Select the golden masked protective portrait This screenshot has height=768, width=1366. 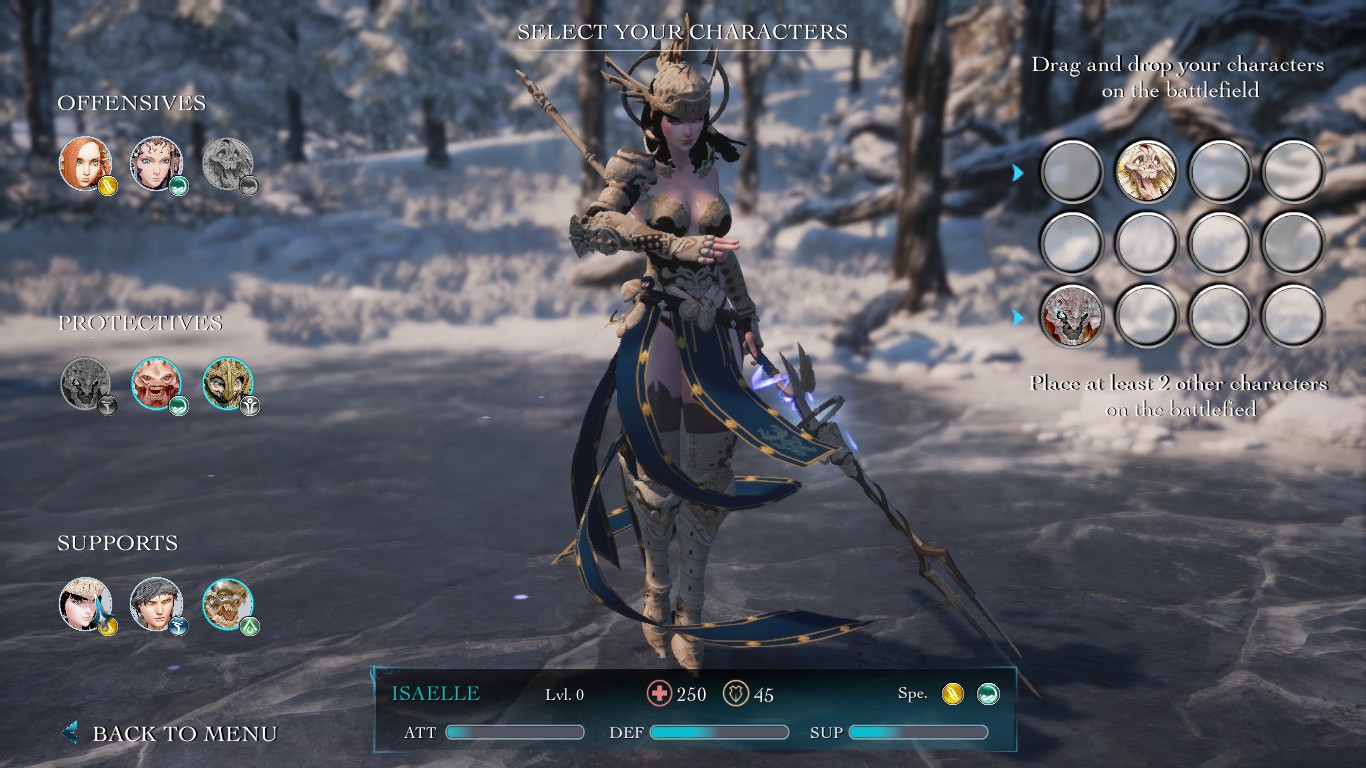(x=228, y=383)
